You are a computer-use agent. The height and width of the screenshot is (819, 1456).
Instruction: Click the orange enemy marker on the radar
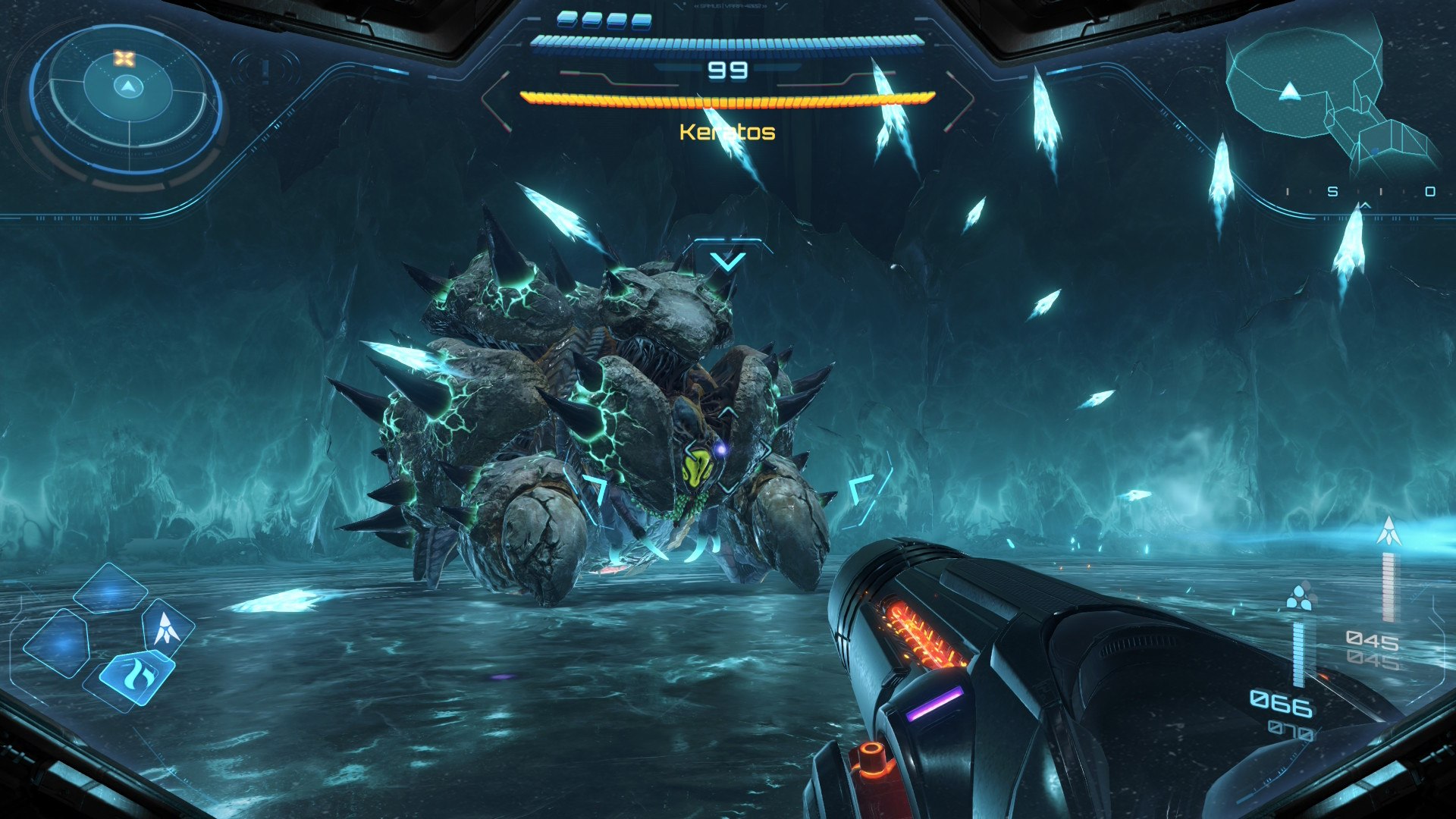[x=124, y=58]
